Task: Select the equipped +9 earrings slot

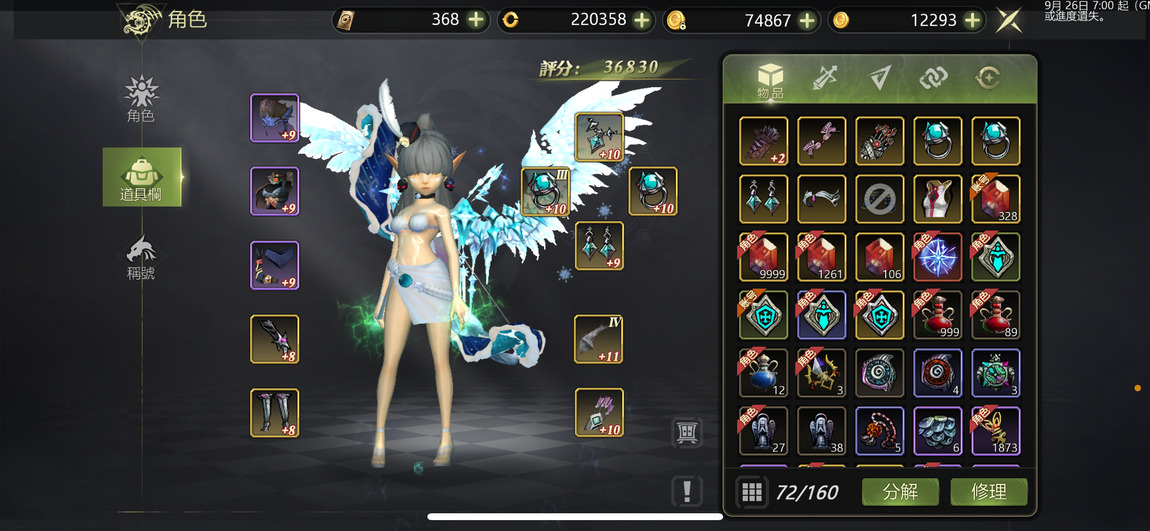Action: [x=599, y=246]
